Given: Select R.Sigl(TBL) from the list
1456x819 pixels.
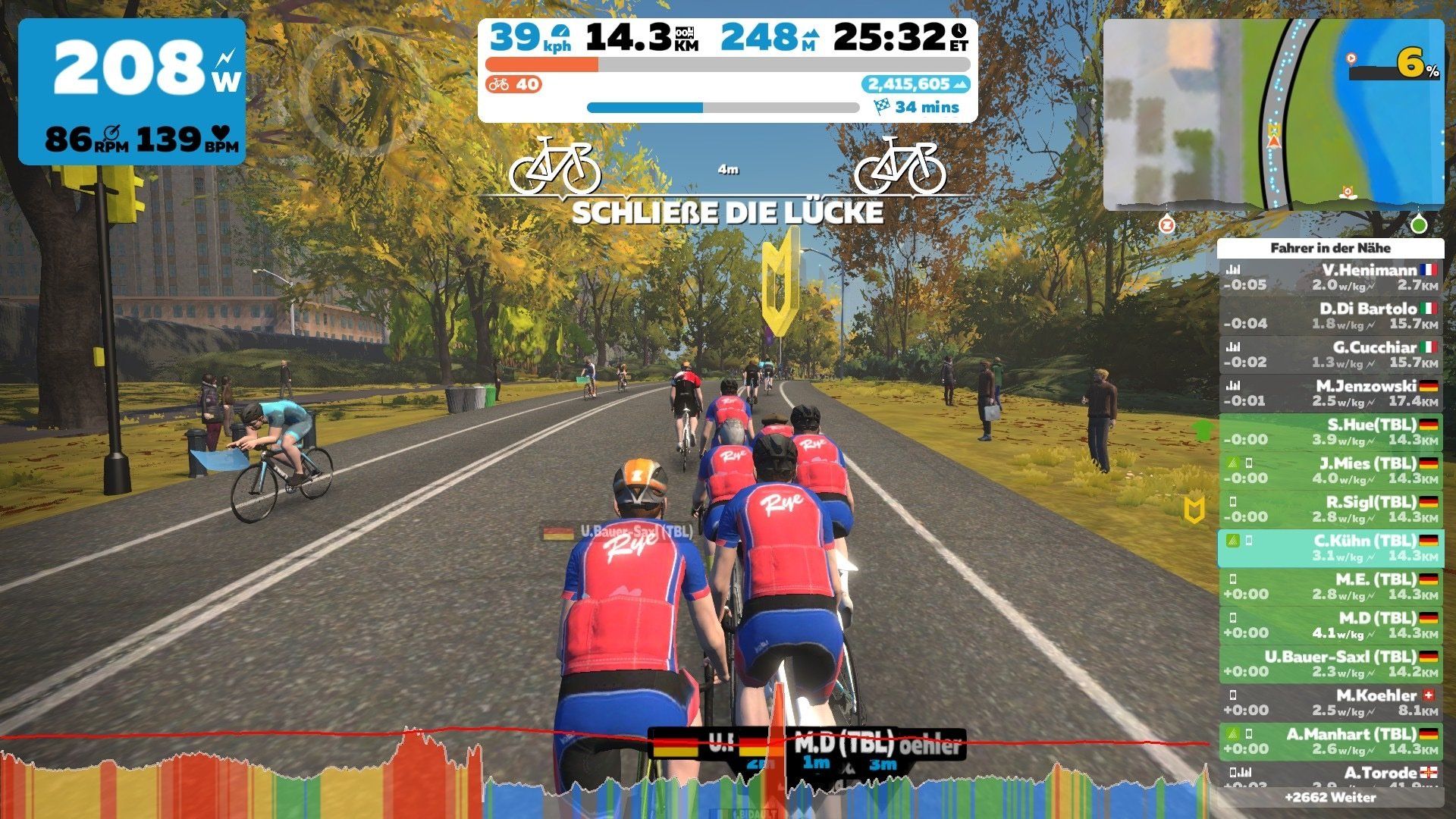Looking at the screenshot, I should pyautogui.click(x=1331, y=510).
